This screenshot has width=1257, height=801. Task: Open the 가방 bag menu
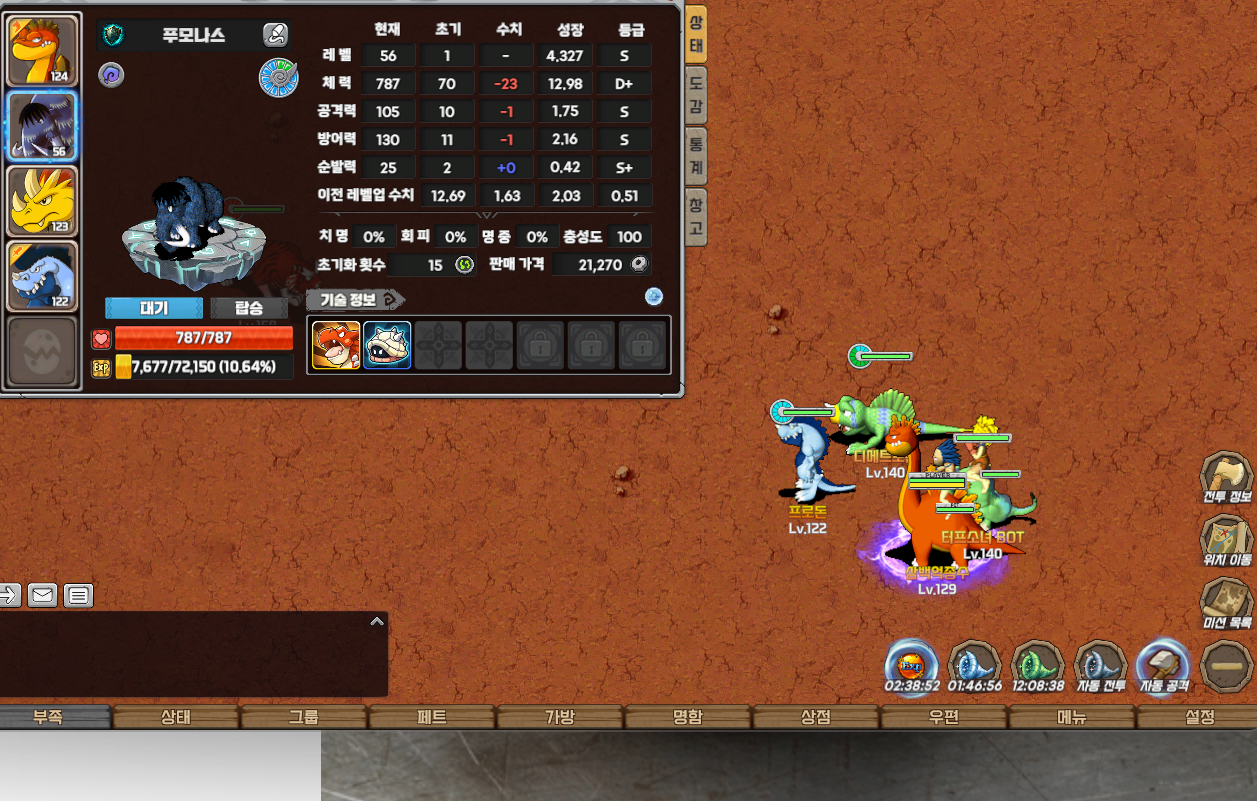click(560, 717)
